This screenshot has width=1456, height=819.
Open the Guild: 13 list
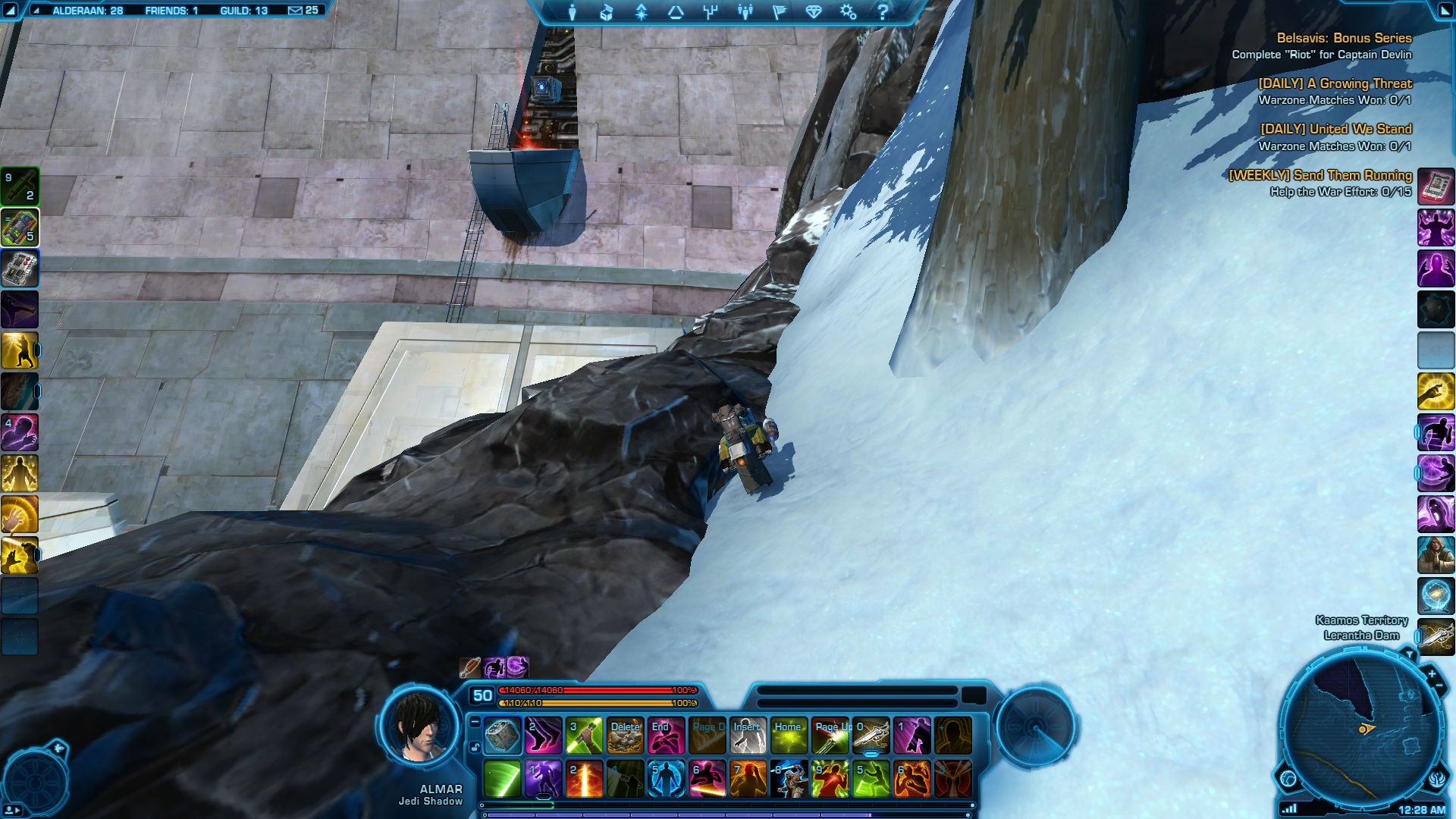(243, 11)
